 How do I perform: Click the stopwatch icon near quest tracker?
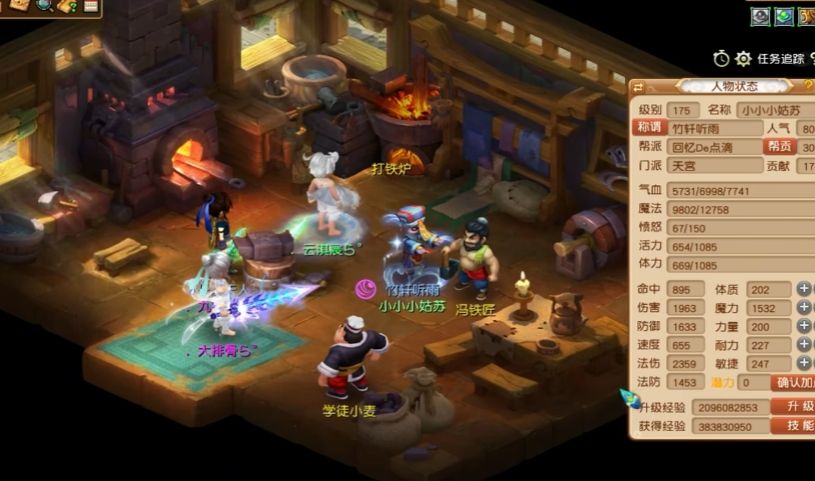pyautogui.click(x=722, y=59)
